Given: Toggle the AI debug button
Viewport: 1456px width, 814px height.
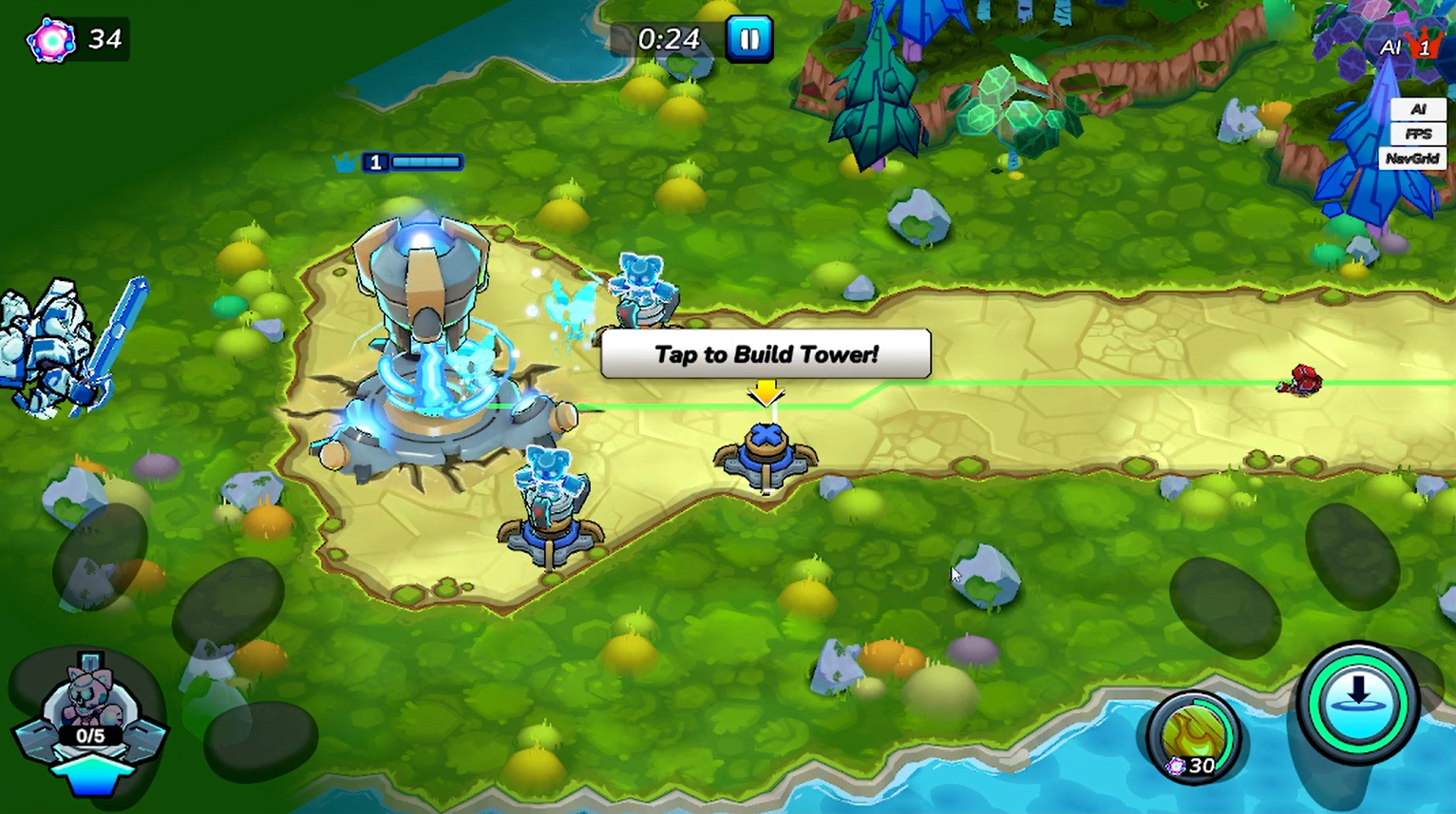Looking at the screenshot, I should 1417,109.
